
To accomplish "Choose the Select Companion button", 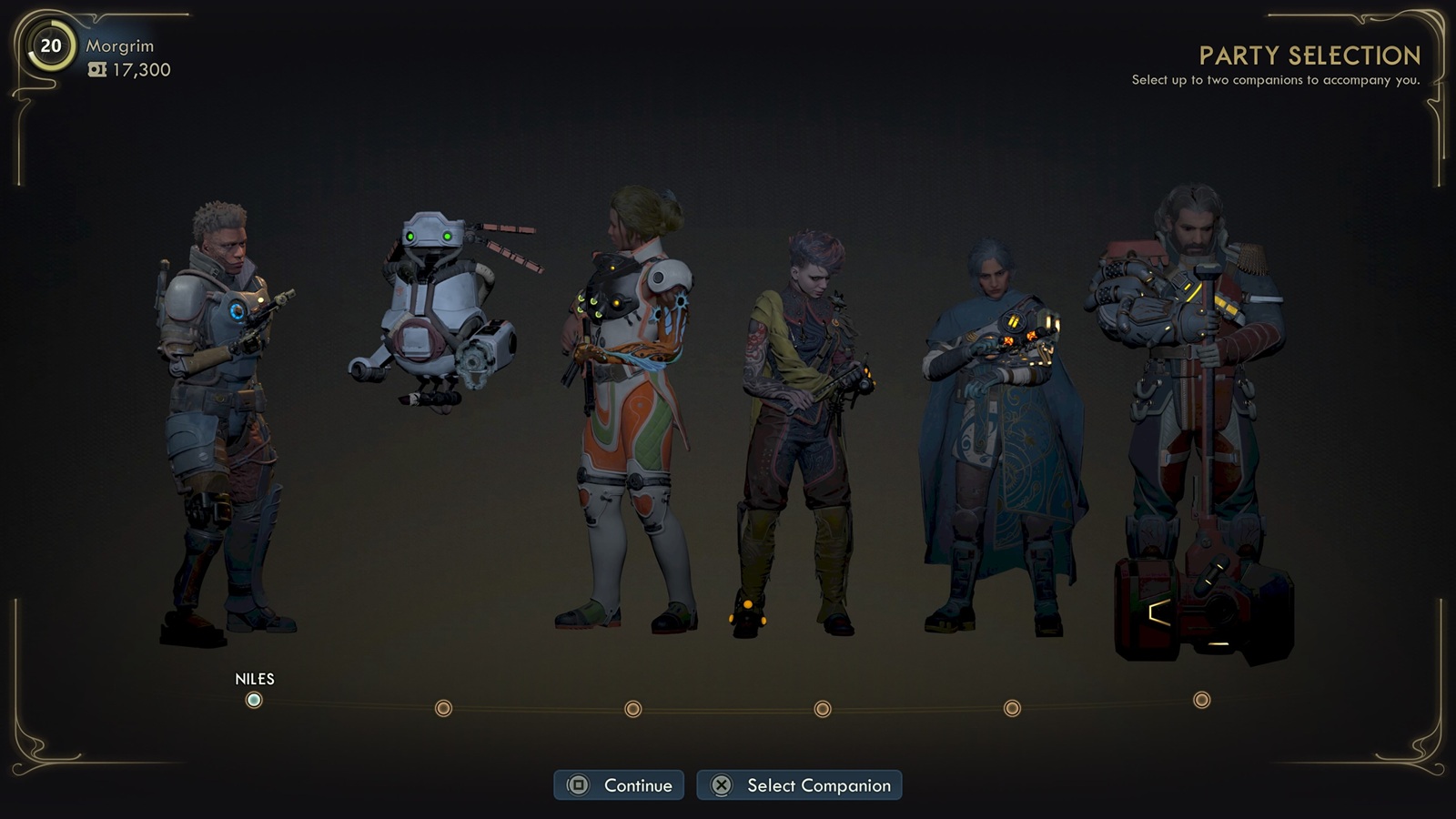I will 799,785.
